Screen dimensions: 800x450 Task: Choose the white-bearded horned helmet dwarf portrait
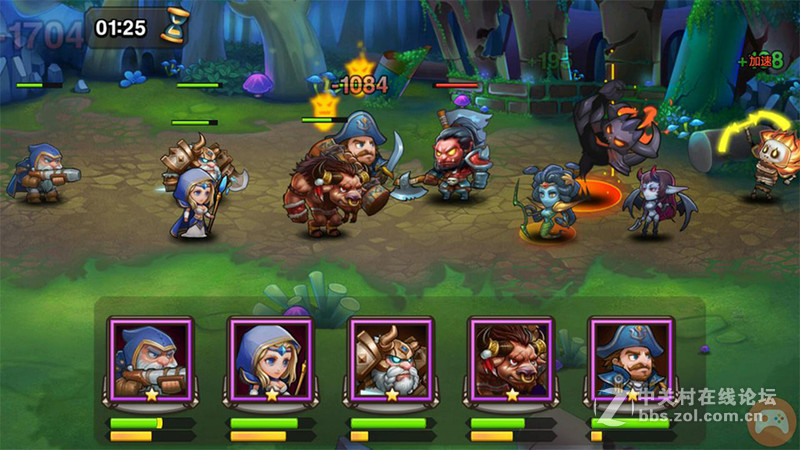click(391, 359)
